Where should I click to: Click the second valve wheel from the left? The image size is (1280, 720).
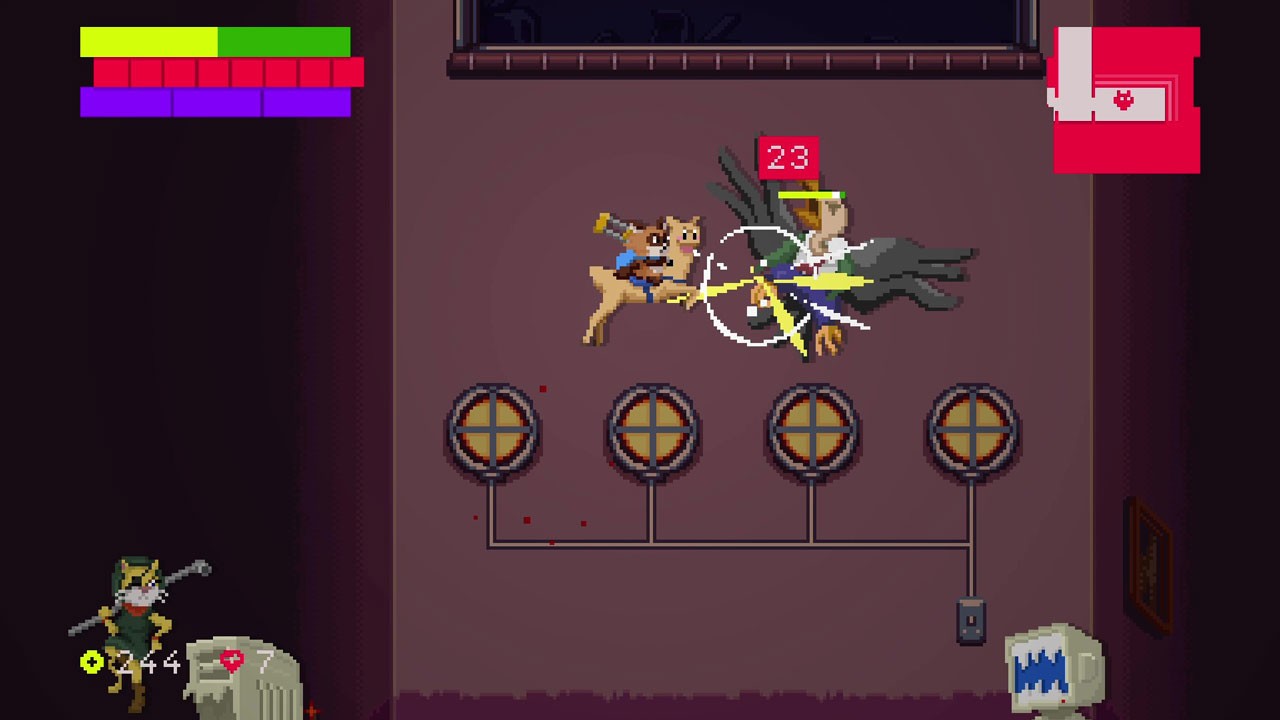click(653, 430)
